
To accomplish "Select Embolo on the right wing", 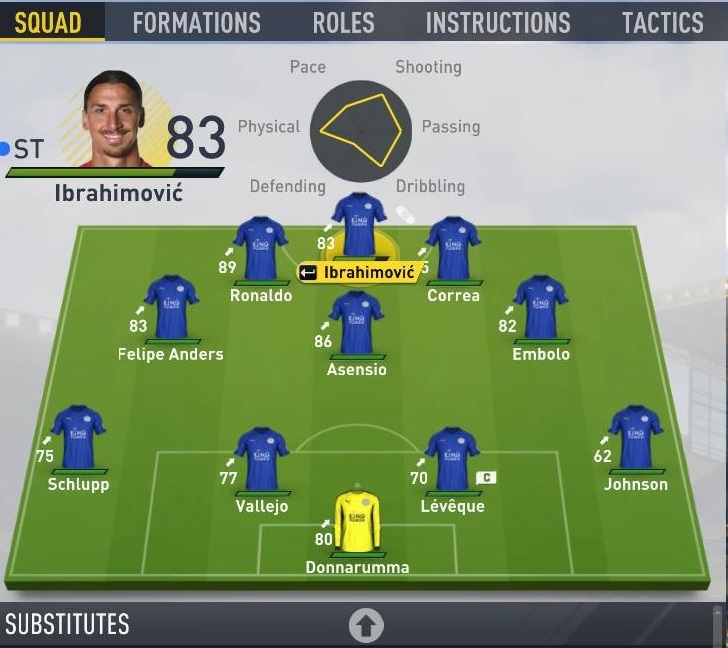I will tap(541, 307).
